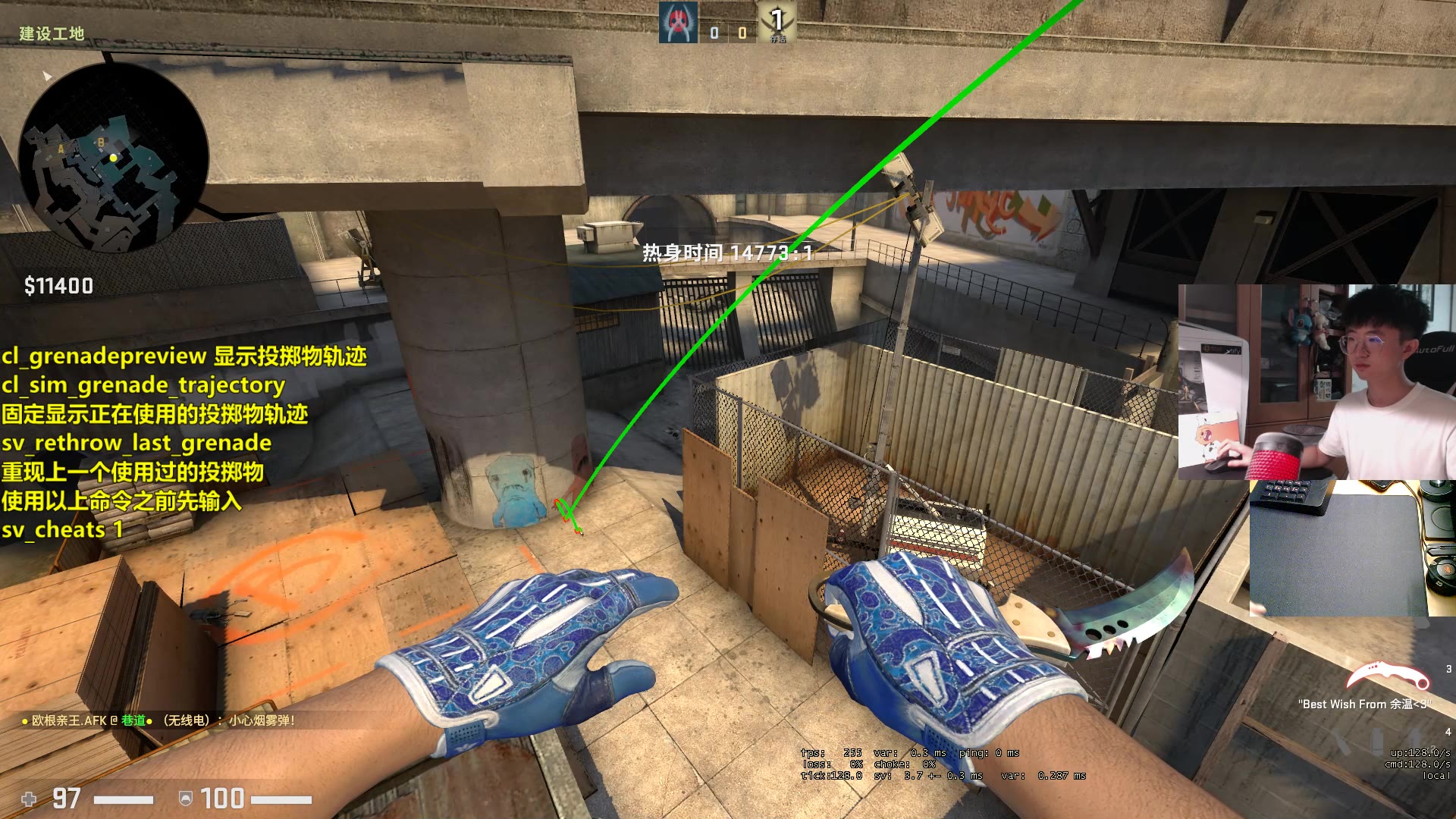This screenshot has height=819, width=1456.
Task: Click the player dot on the radar minimap
Action: pos(112,157)
